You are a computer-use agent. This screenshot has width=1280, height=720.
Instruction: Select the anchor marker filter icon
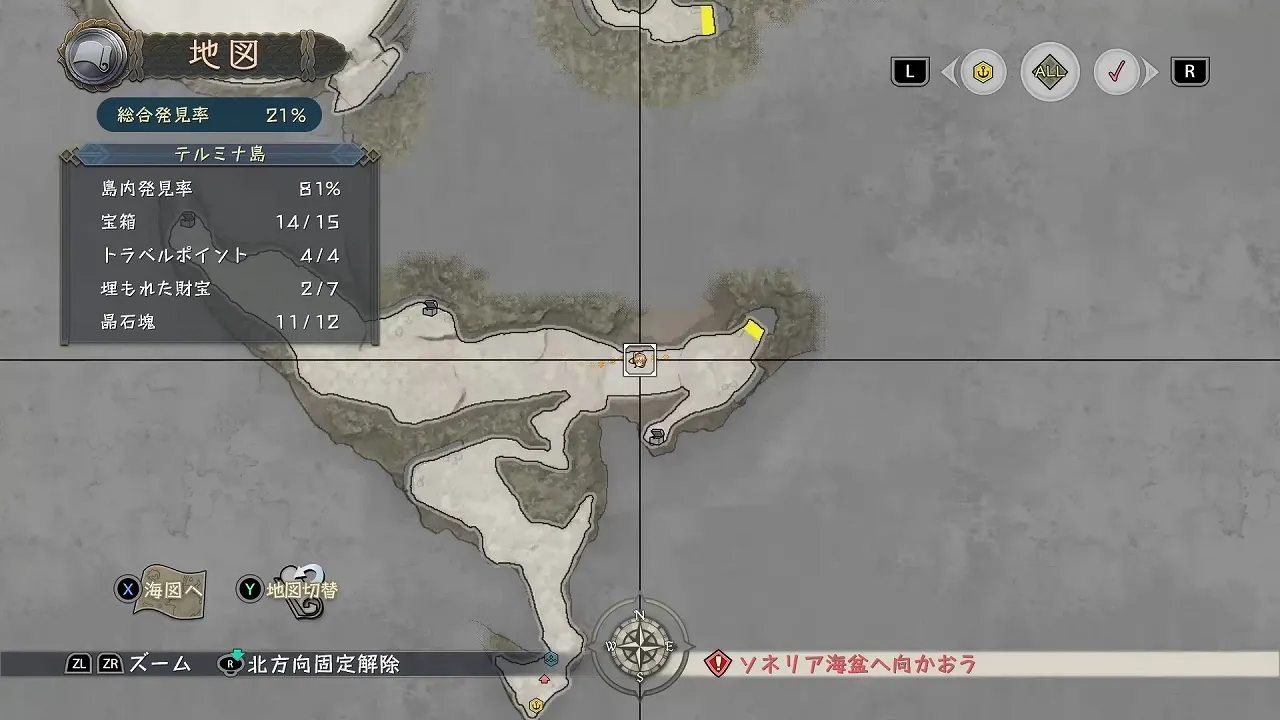[x=983, y=71]
